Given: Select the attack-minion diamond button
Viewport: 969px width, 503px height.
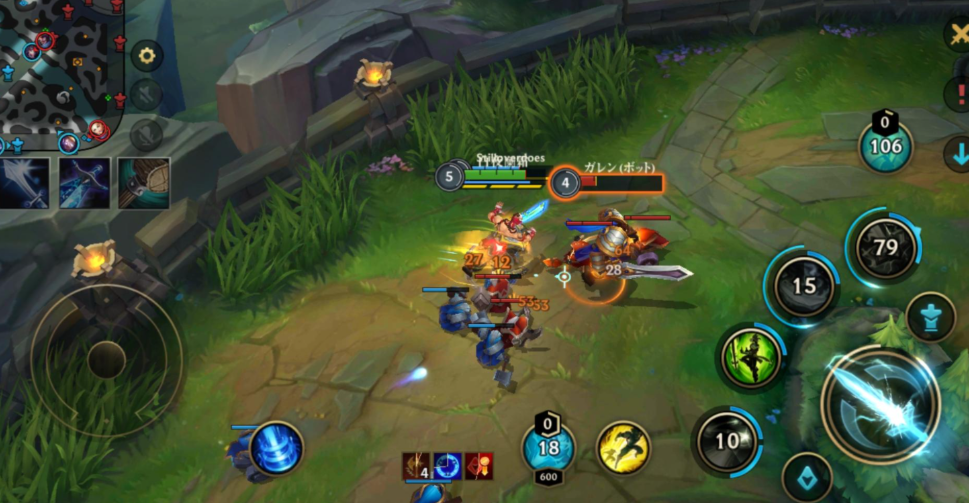Looking at the screenshot, I should click(807, 478).
